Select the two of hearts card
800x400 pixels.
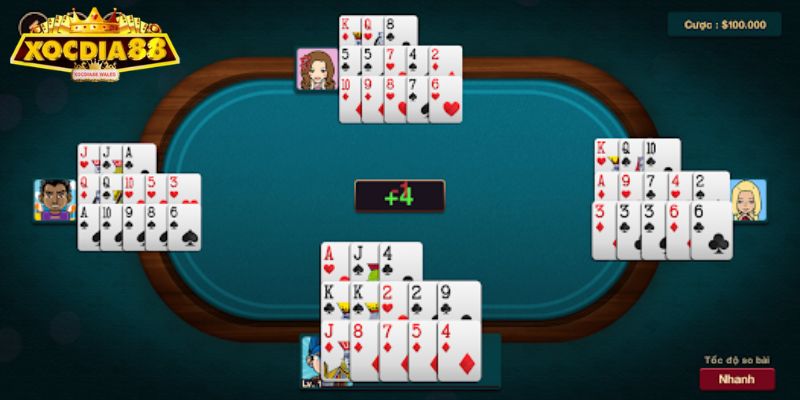point(393,300)
